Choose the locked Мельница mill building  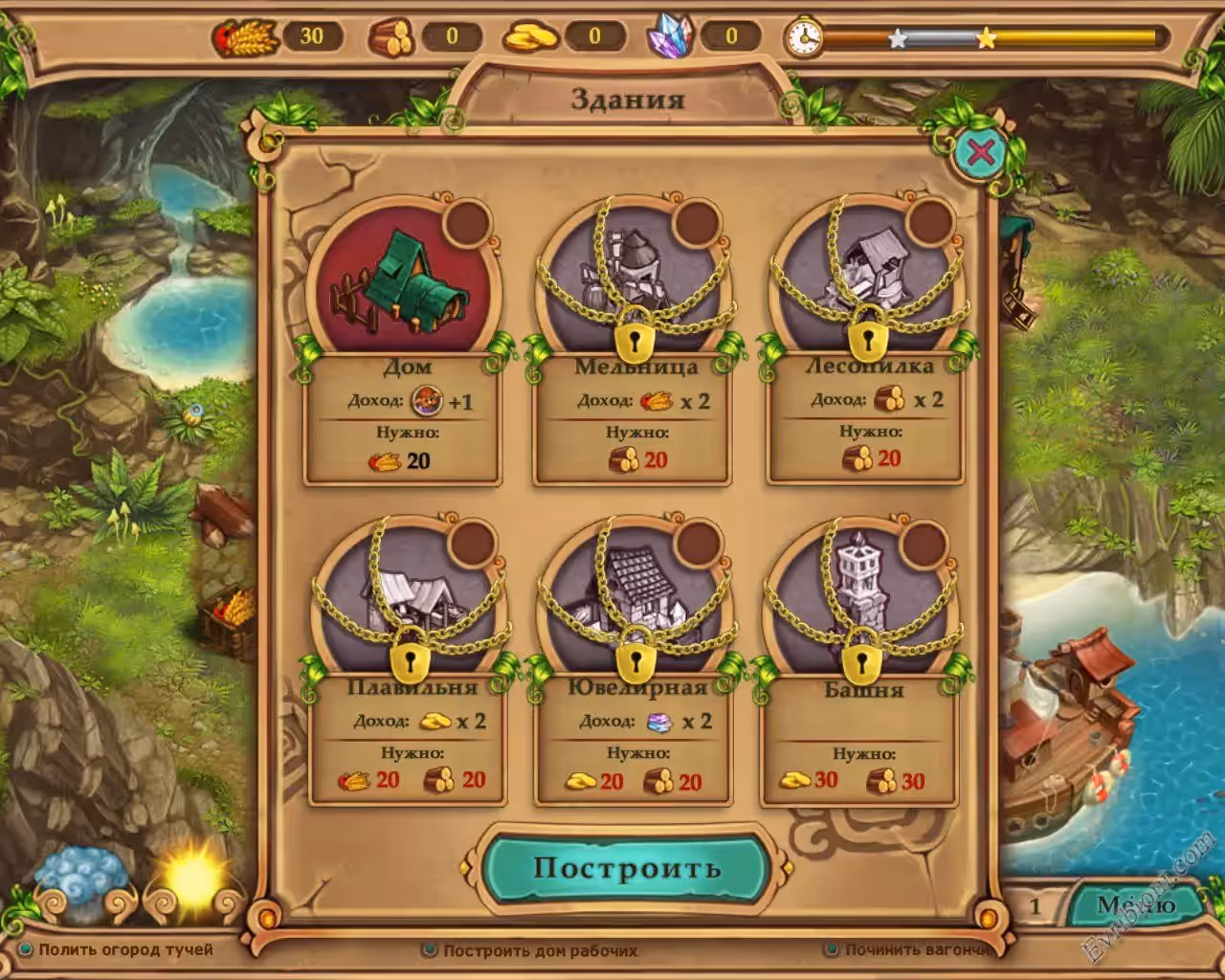pyautogui.click(x=635, y=278)
